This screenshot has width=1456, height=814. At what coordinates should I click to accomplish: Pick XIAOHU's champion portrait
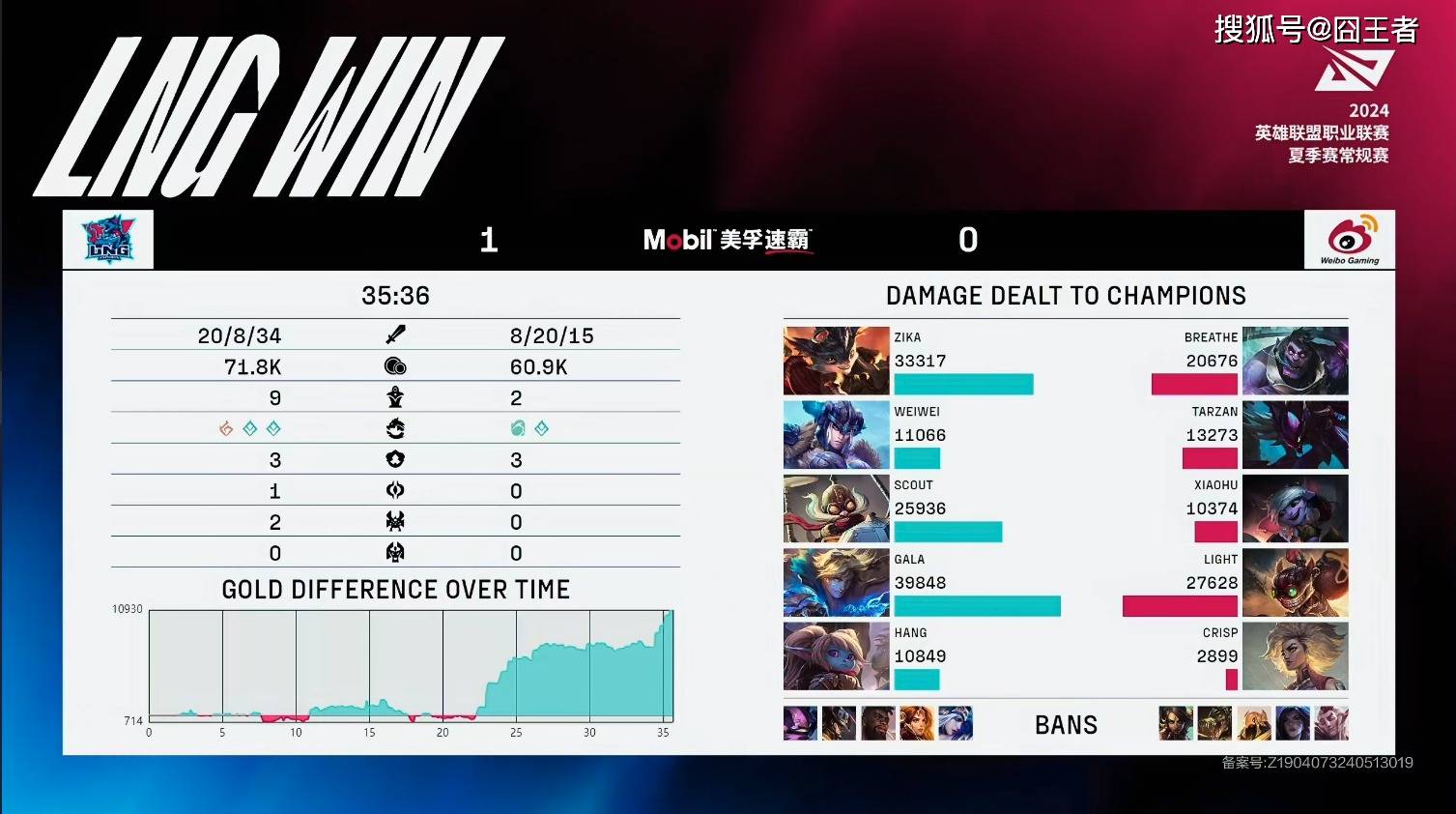[1295, 509]
